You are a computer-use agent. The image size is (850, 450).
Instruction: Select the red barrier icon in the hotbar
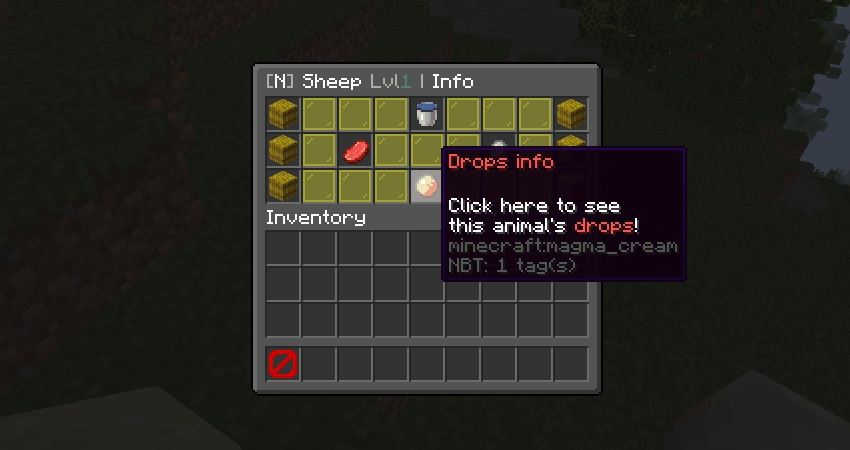pyautogui.click(x=283, y=364)
